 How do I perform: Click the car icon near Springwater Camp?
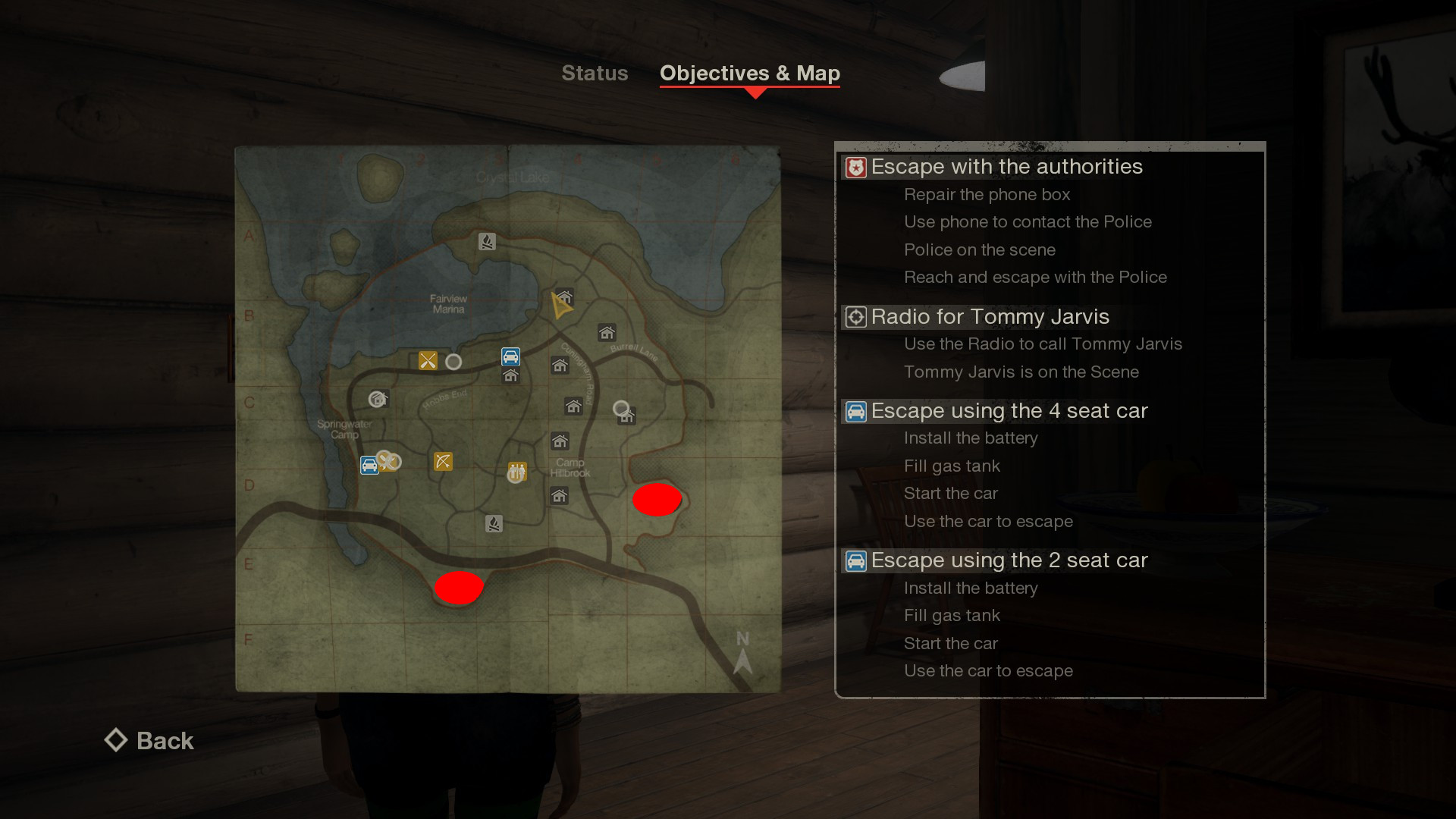[369, 464]
